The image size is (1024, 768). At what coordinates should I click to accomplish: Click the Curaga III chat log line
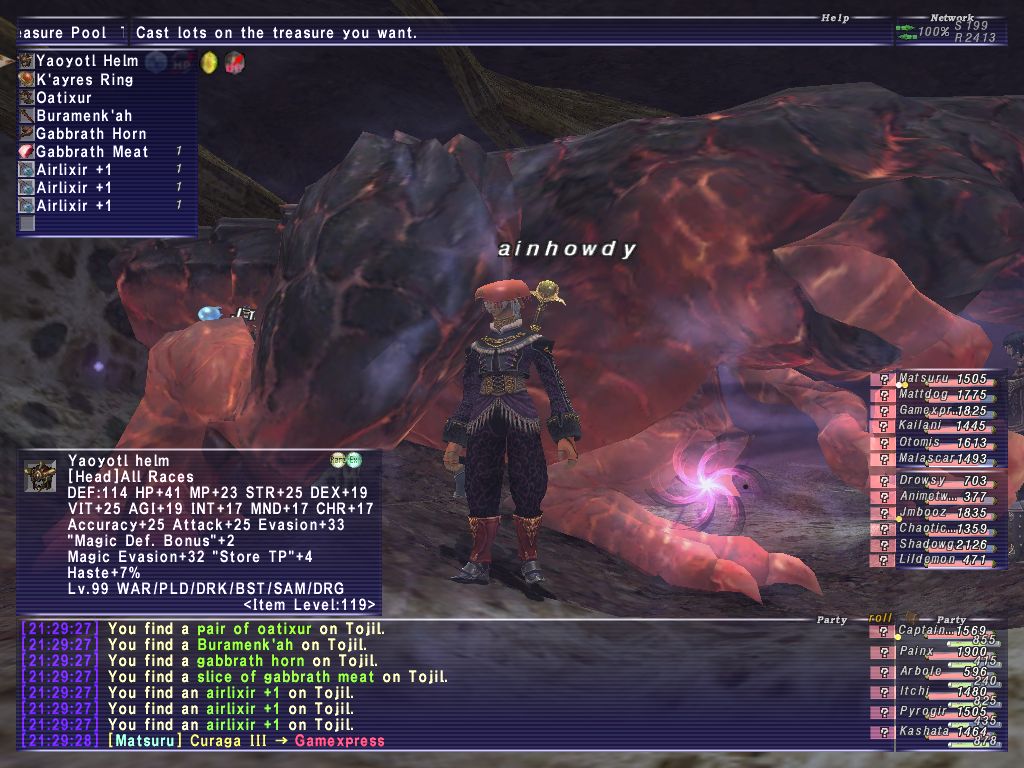(250, 741)
